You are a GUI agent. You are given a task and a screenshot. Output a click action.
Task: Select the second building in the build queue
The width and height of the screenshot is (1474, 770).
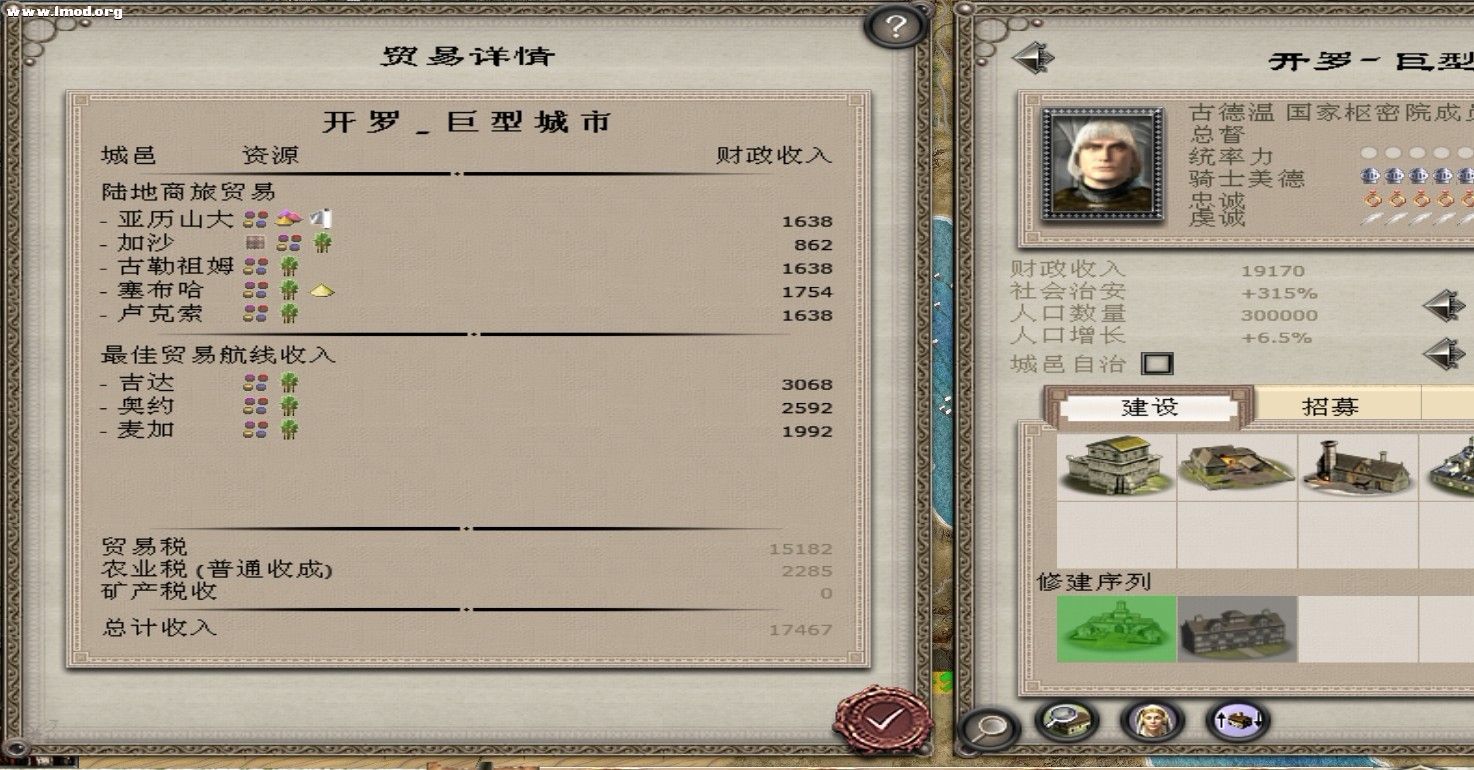[x=1237, y=630]
